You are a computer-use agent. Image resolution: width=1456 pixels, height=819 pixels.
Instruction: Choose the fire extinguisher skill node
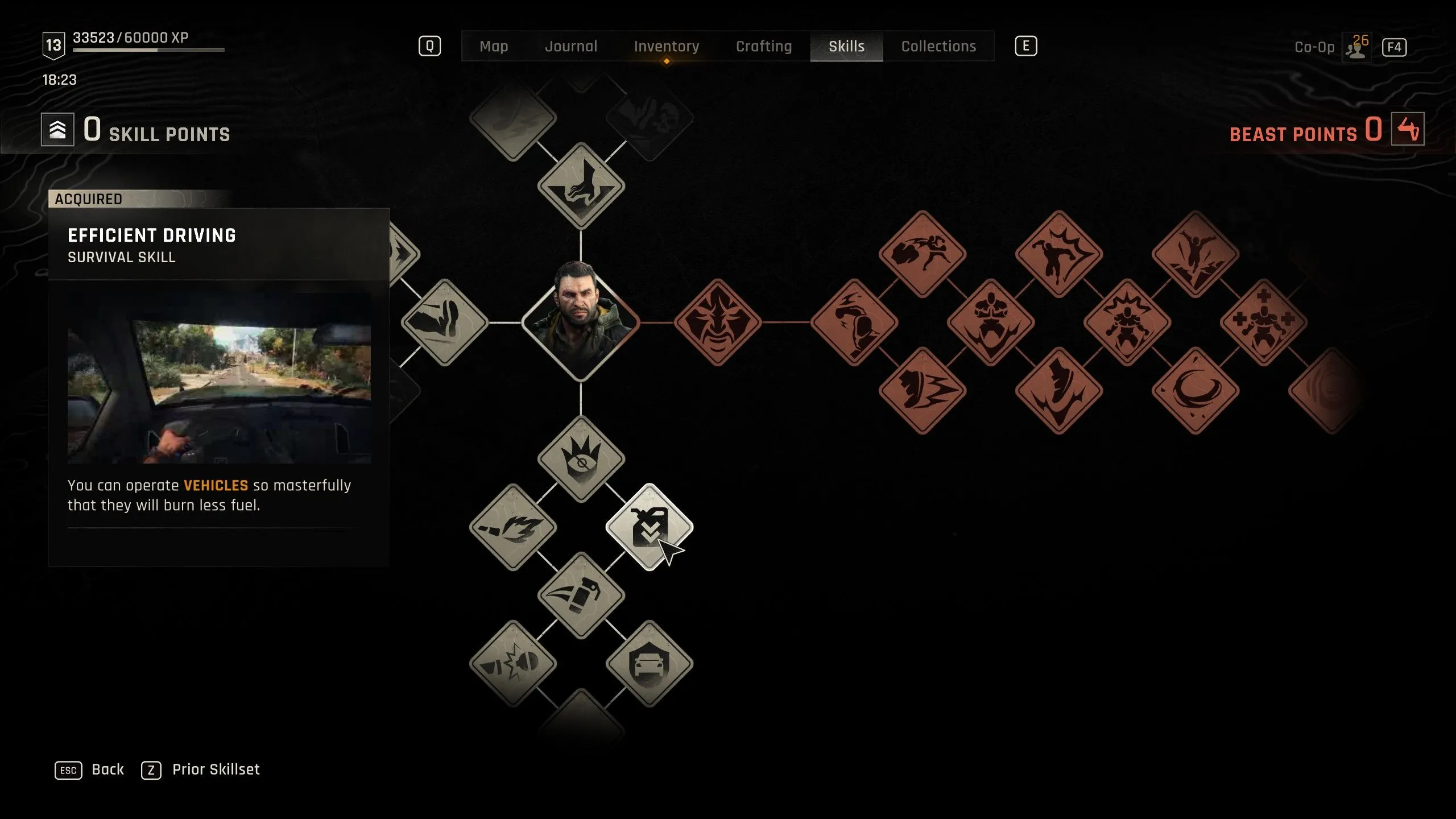tap(581, 595)
